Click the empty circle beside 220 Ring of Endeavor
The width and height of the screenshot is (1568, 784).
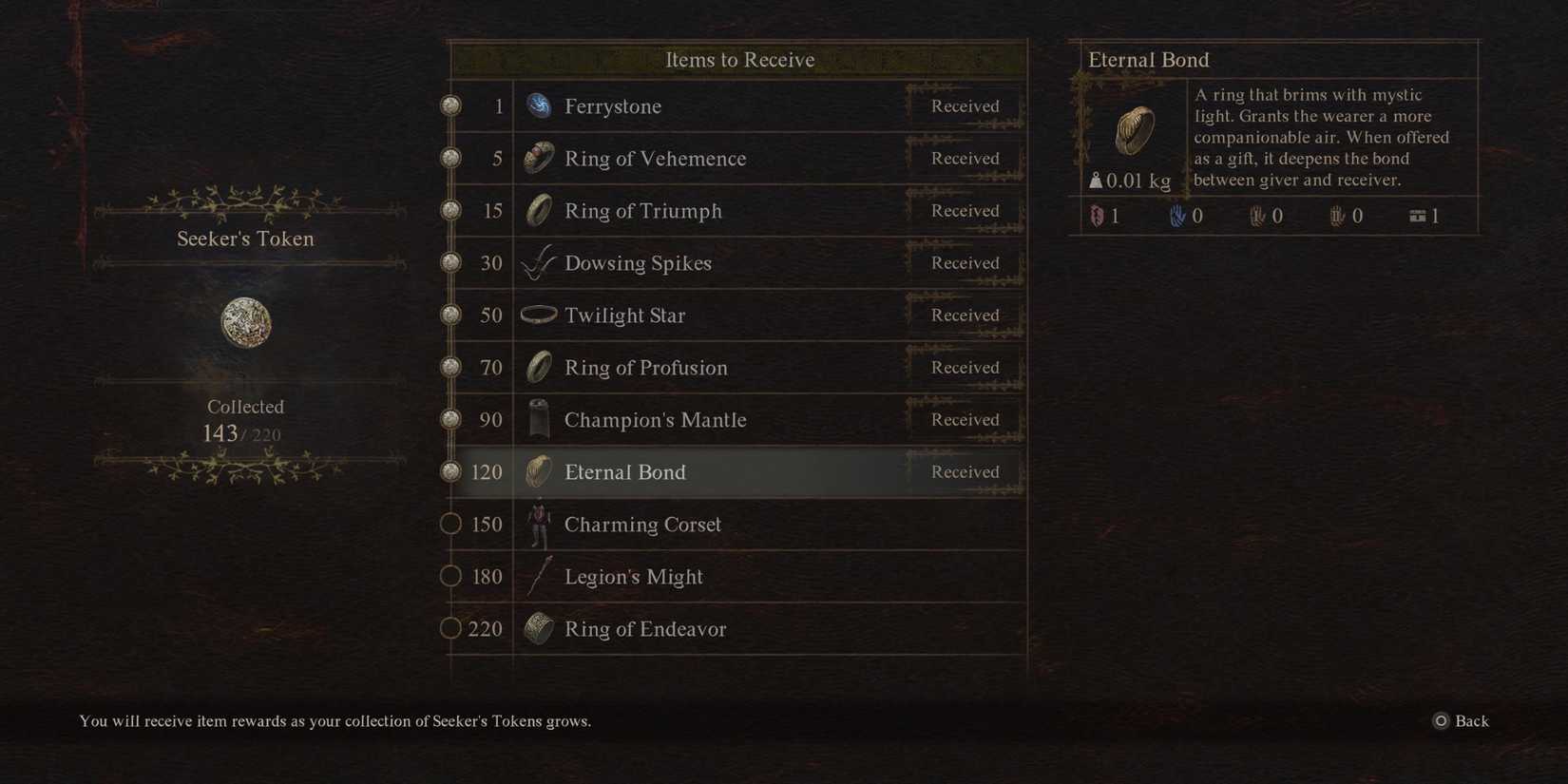click(x=451, y=628)
